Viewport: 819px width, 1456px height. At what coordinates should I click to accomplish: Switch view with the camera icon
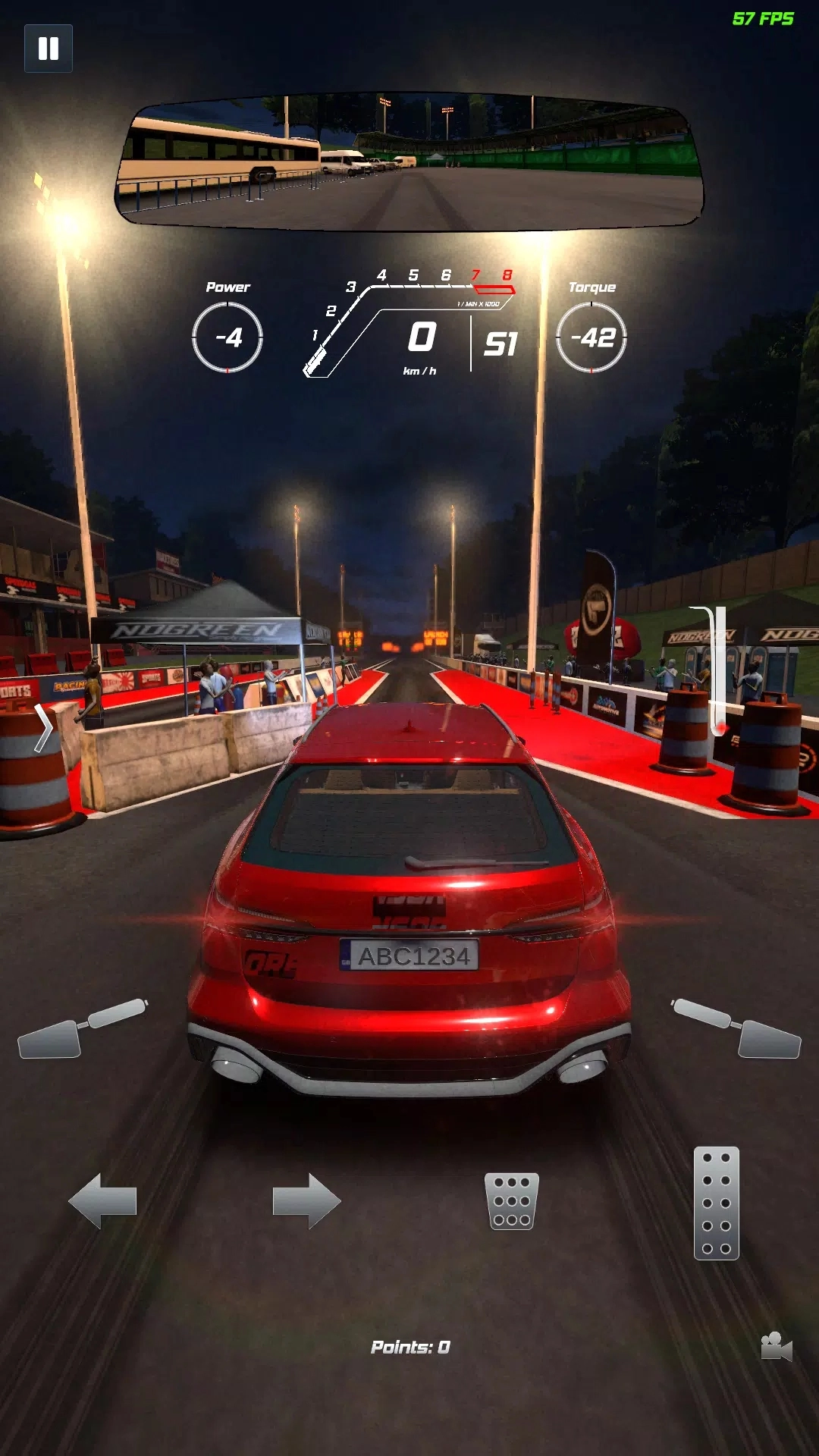tap(776, 1347)
